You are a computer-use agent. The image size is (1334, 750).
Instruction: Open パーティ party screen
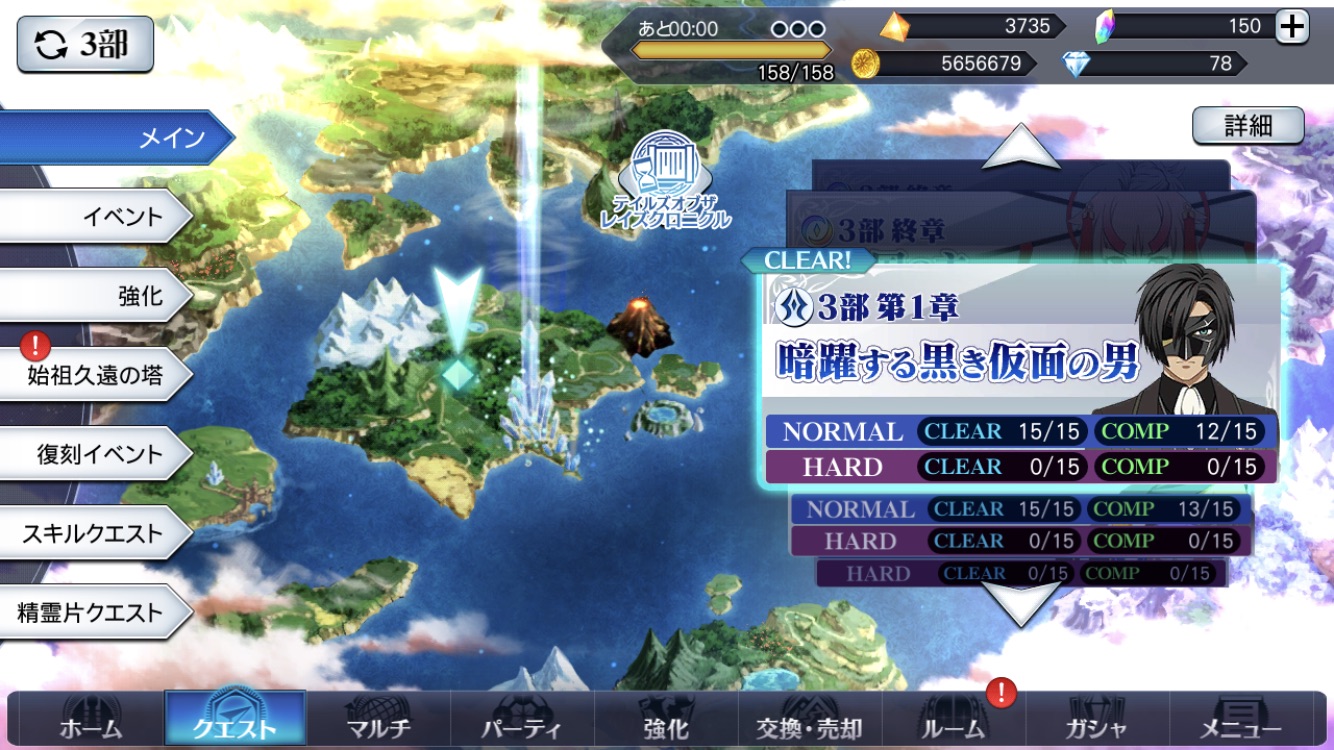pyautogui.click(x=522, y=725)
